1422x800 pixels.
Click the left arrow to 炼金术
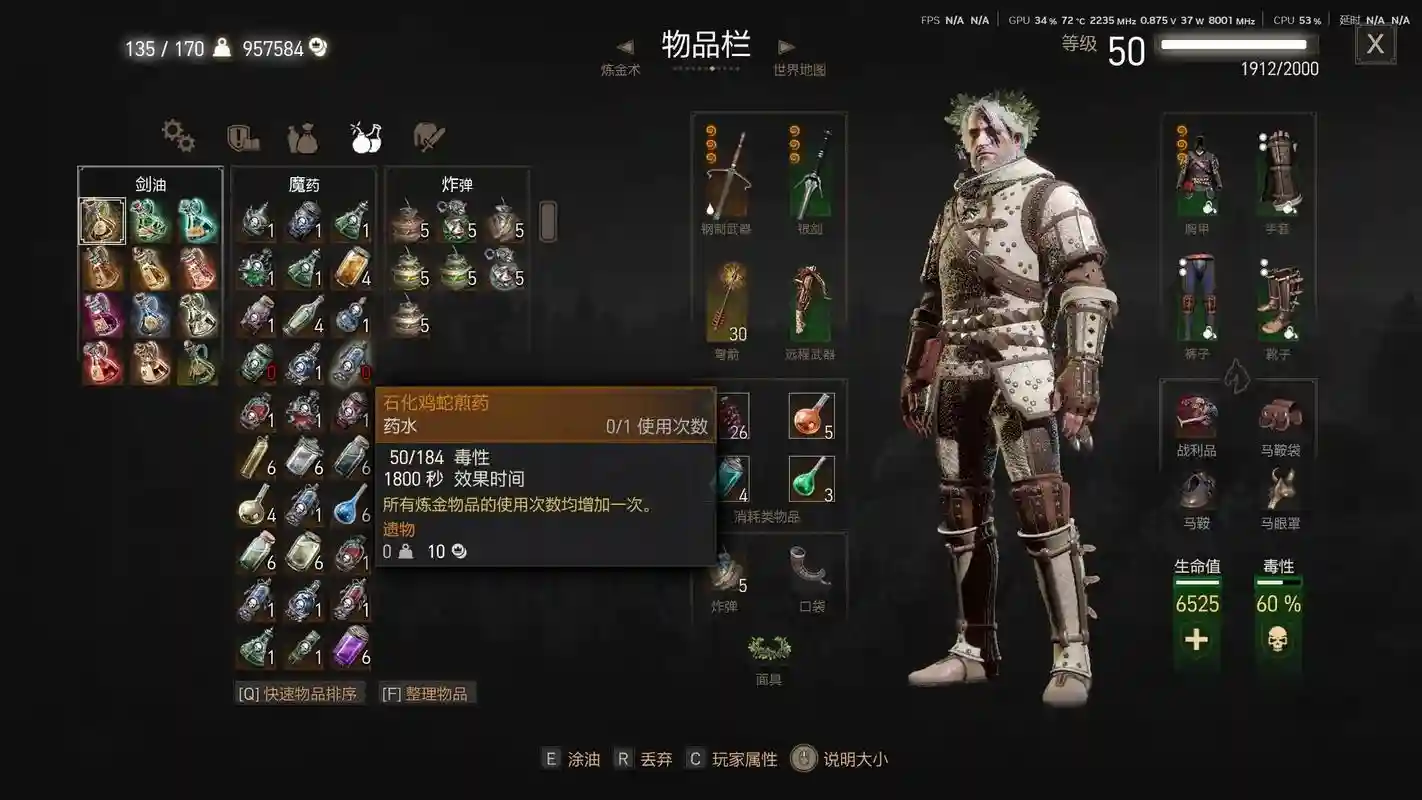pyautogui.click(x=625, y=47)
